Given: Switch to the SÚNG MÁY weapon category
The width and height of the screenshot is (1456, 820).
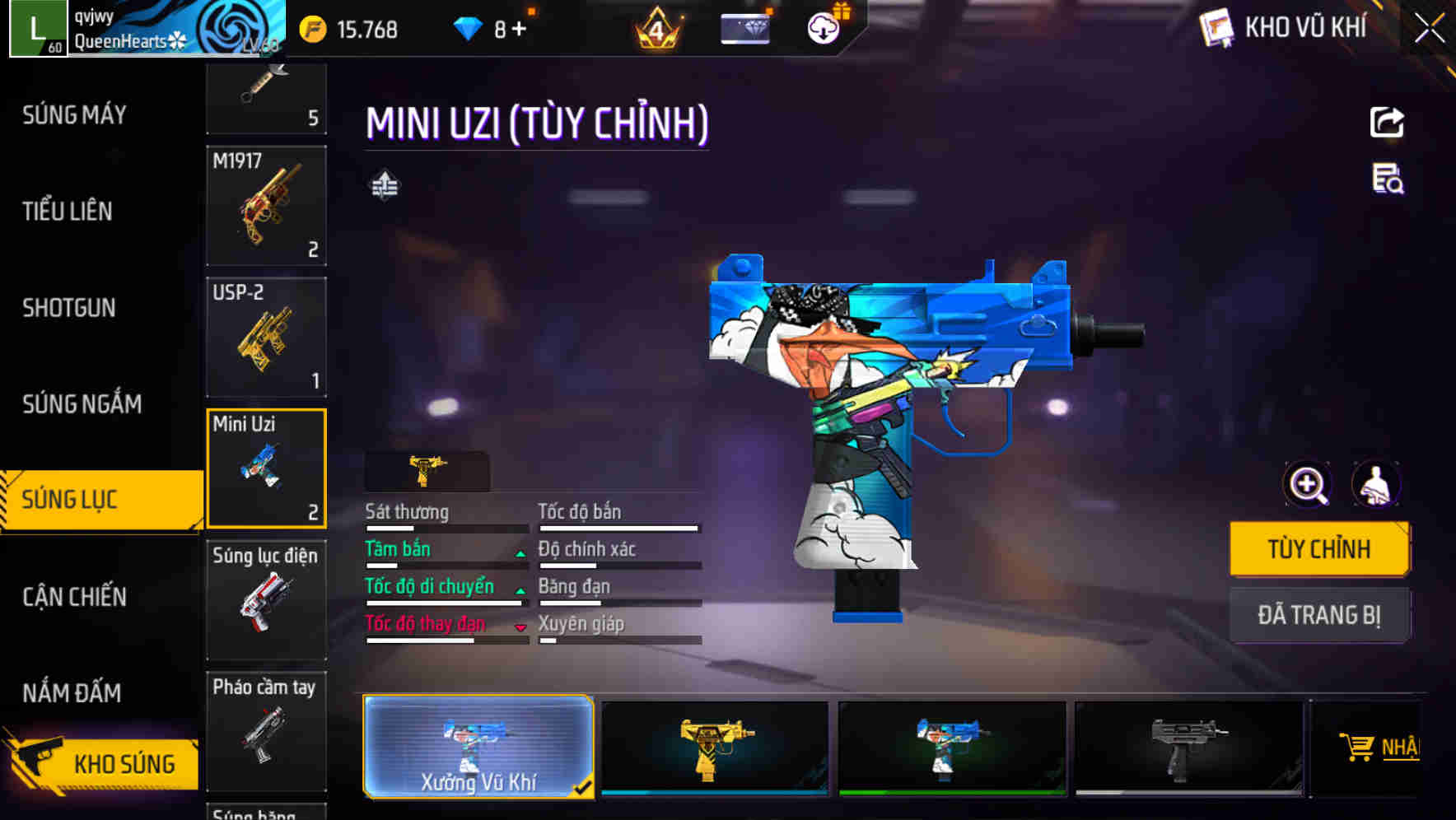Looking at the screenshot, I should click(74, 114).
